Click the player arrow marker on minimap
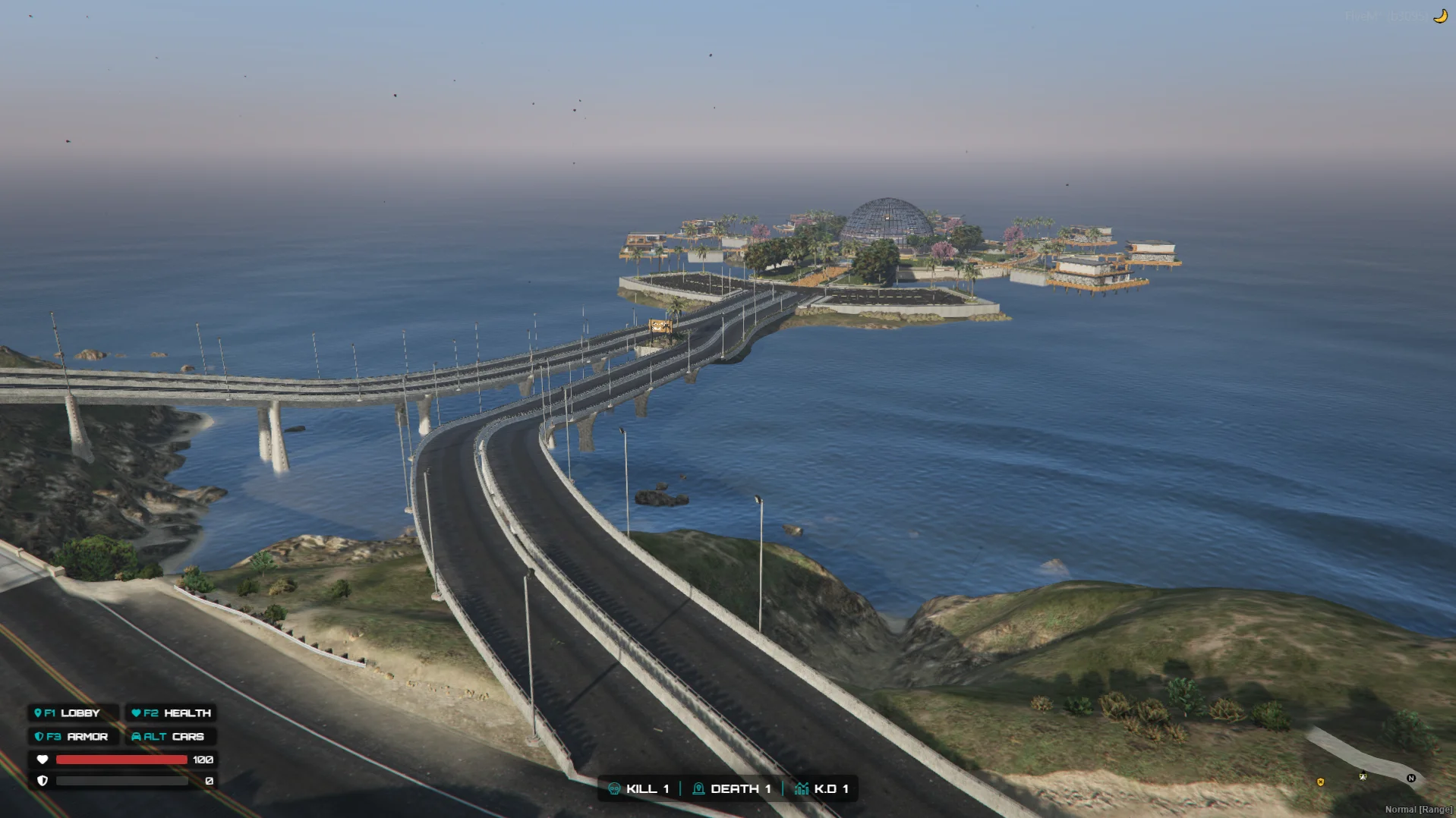 tap(1363, 776)
